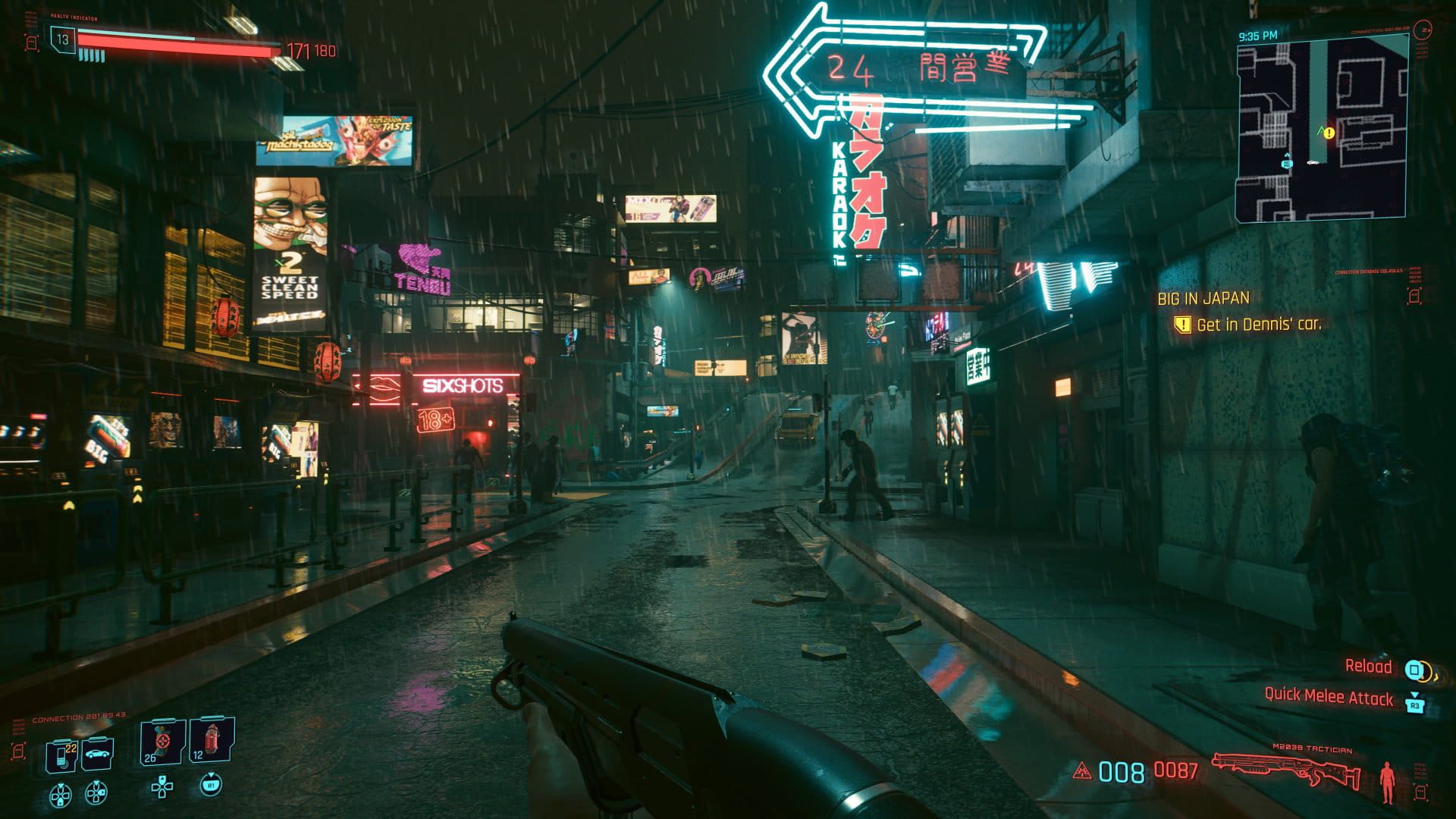Click the d-pad prompt under the phone slot
This screenshot has height=819, width=1456.
coord(61,794)
